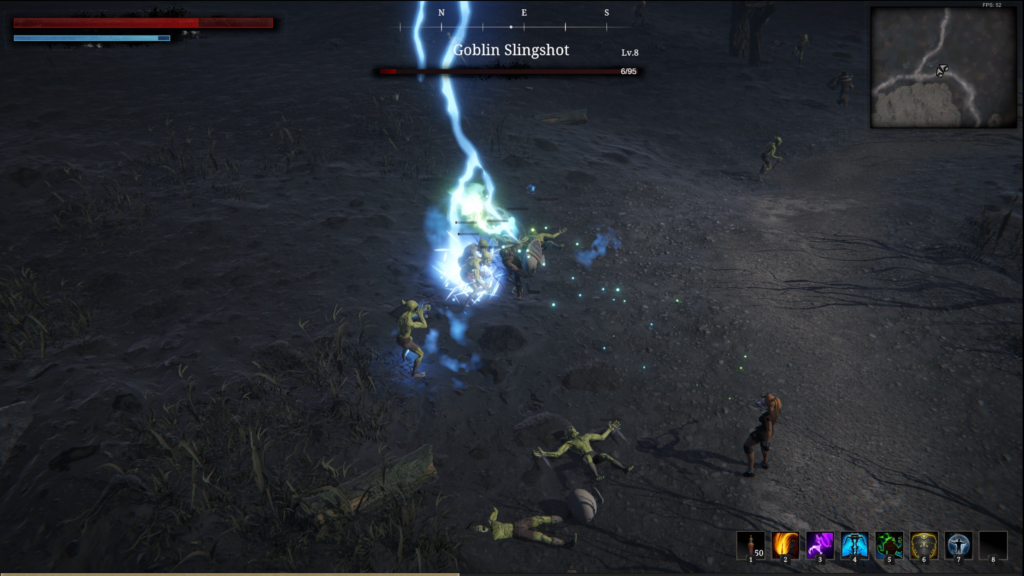Select the empty hotbar slot 8
The width and height of the screenshot is (1024, 576).
tap(993, 545)
